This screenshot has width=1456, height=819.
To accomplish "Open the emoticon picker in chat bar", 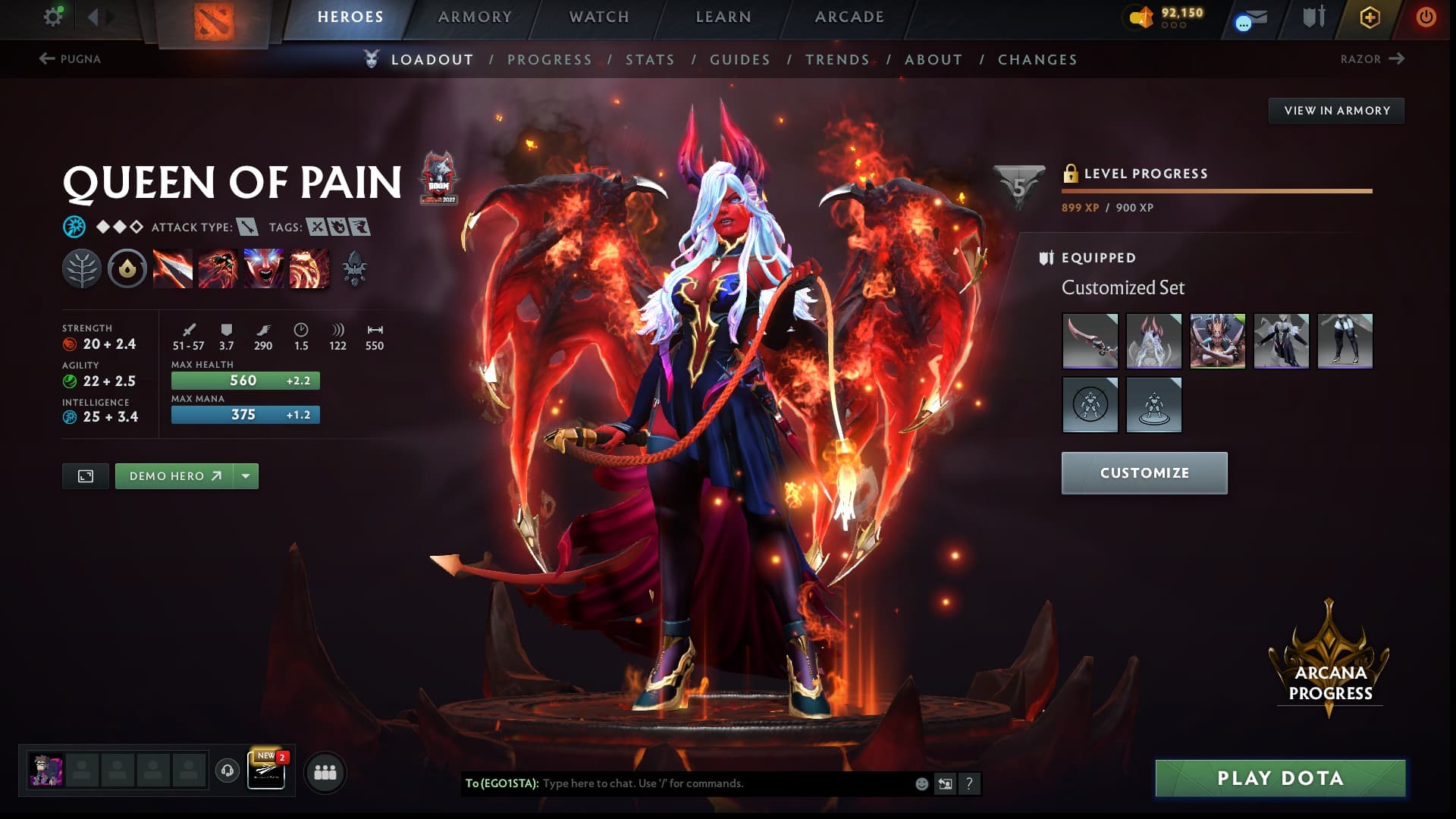I will [921, 784].
